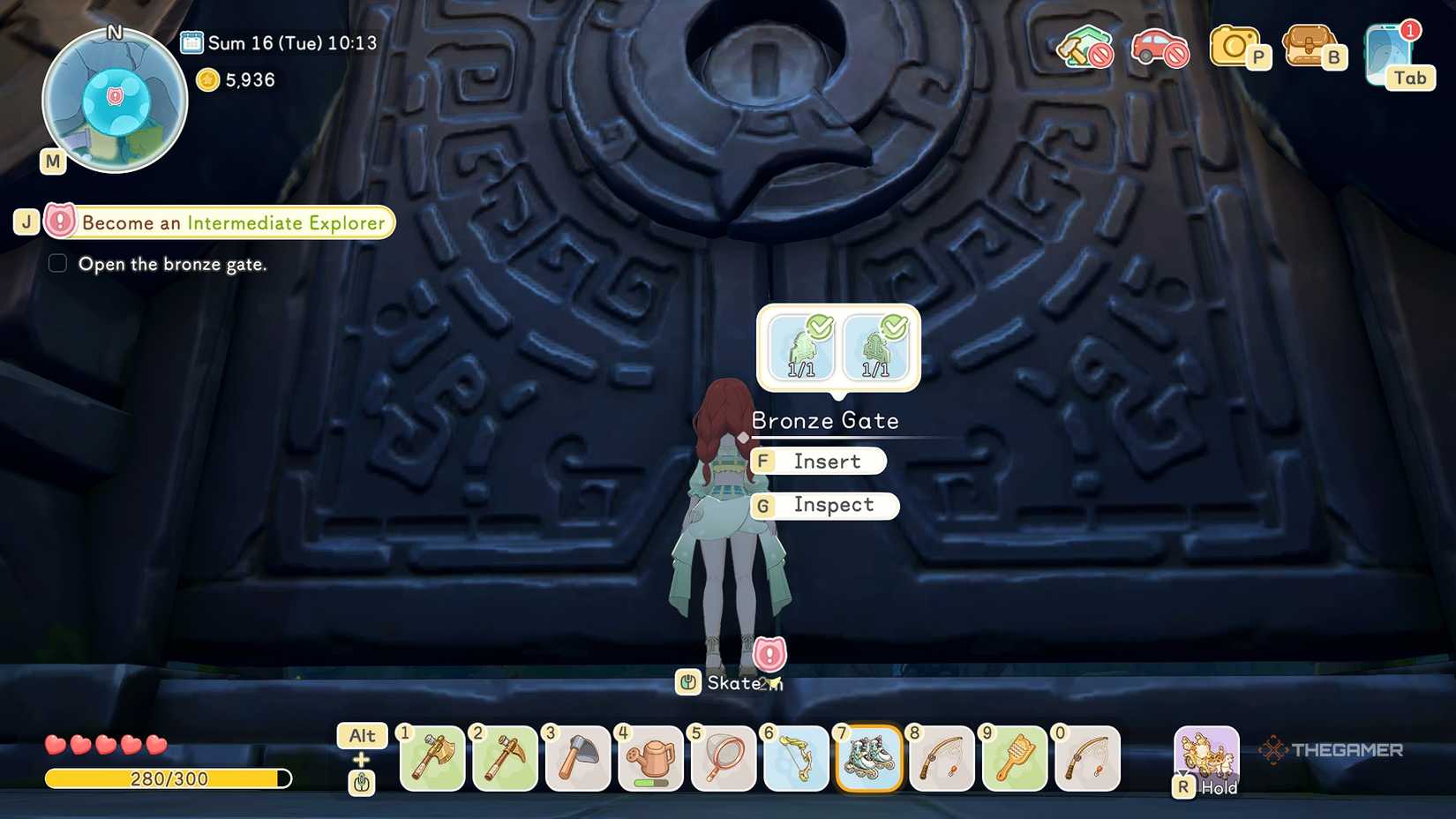Screen dimensions: 1456x819
Task: Select the watering can in slot 4
Action: [x=650, y=759]
